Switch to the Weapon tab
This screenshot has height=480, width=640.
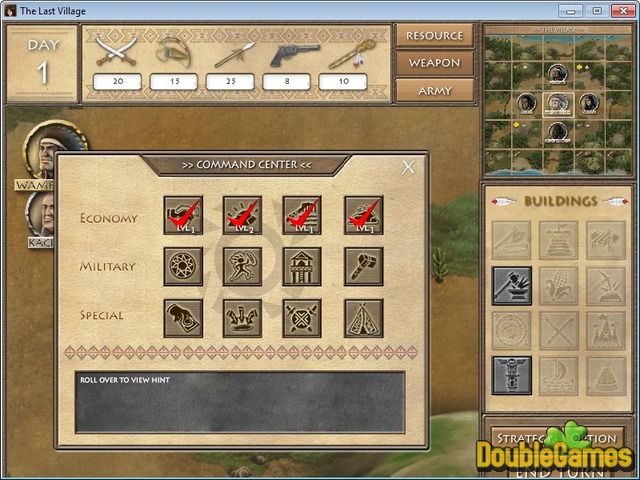pyautogui.click(x=434, y=63)
